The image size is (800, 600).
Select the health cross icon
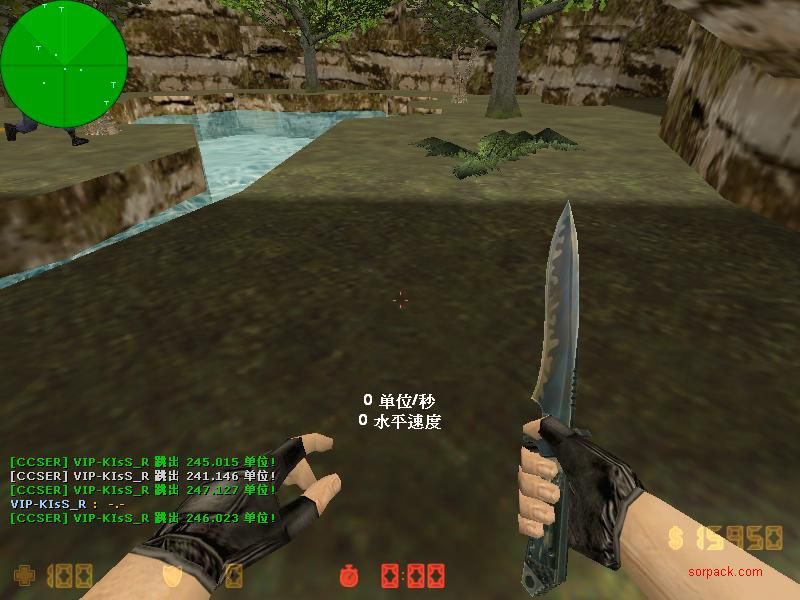coord(23,576)
